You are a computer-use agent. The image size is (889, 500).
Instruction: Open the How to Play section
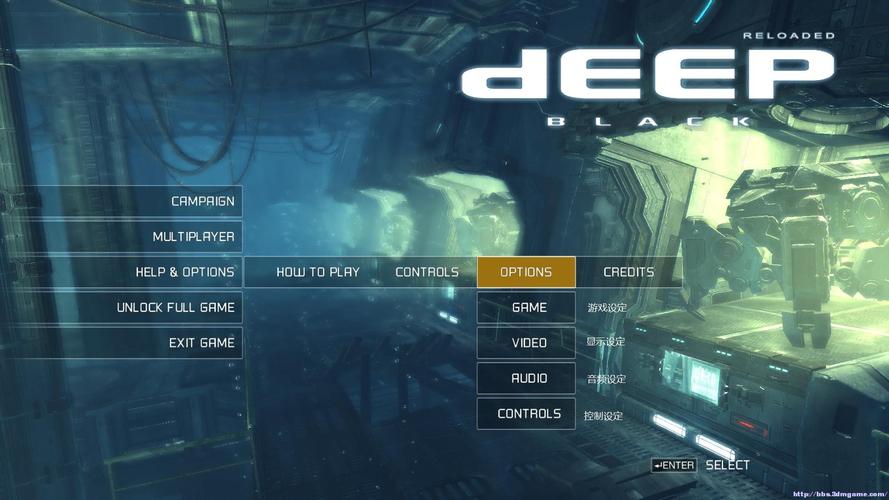pos(317,272)
